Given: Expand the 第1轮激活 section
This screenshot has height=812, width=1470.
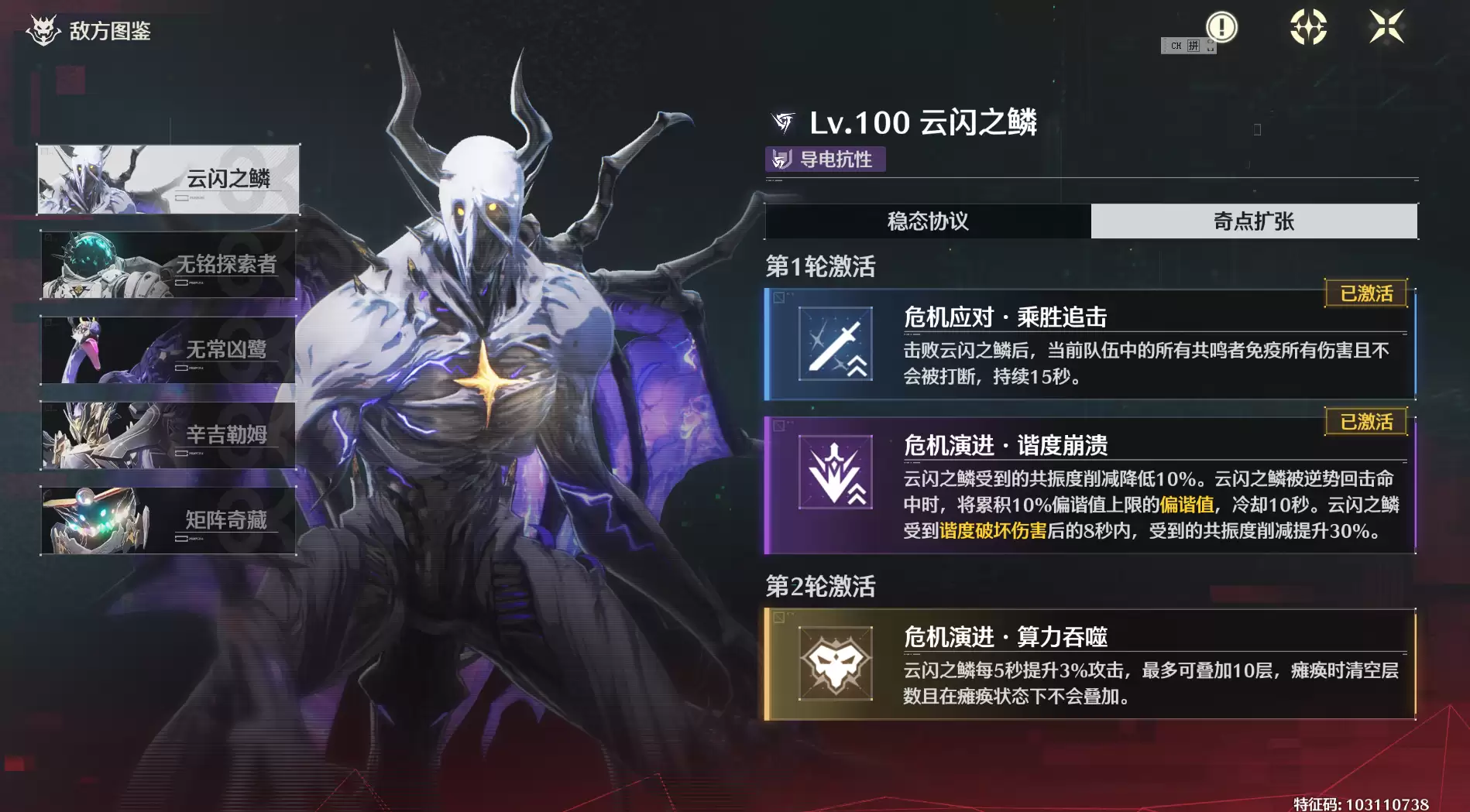Looking at the screenshot, I should pos(819,265).
